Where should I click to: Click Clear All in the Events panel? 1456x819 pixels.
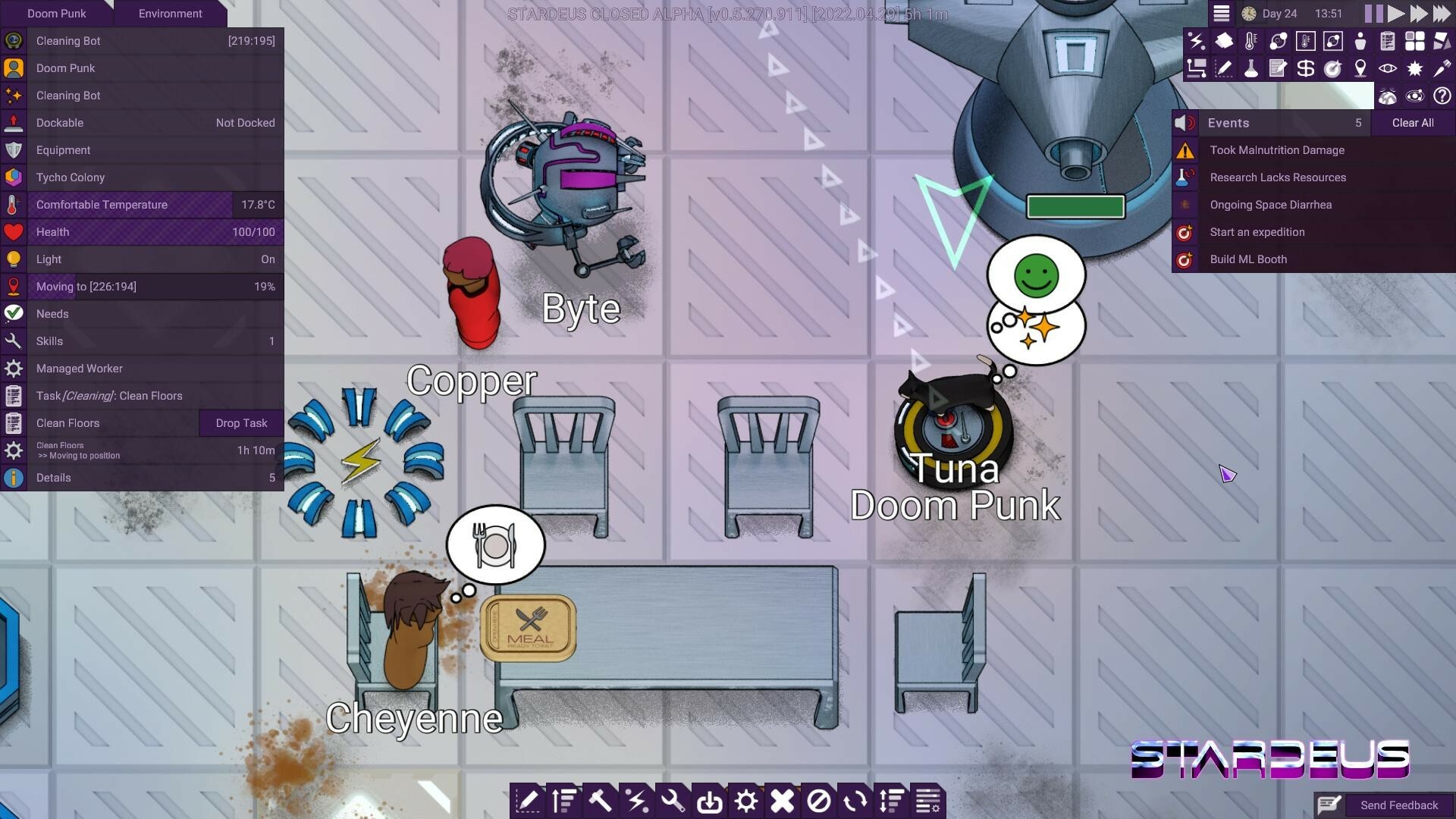tap(1412, 122)
